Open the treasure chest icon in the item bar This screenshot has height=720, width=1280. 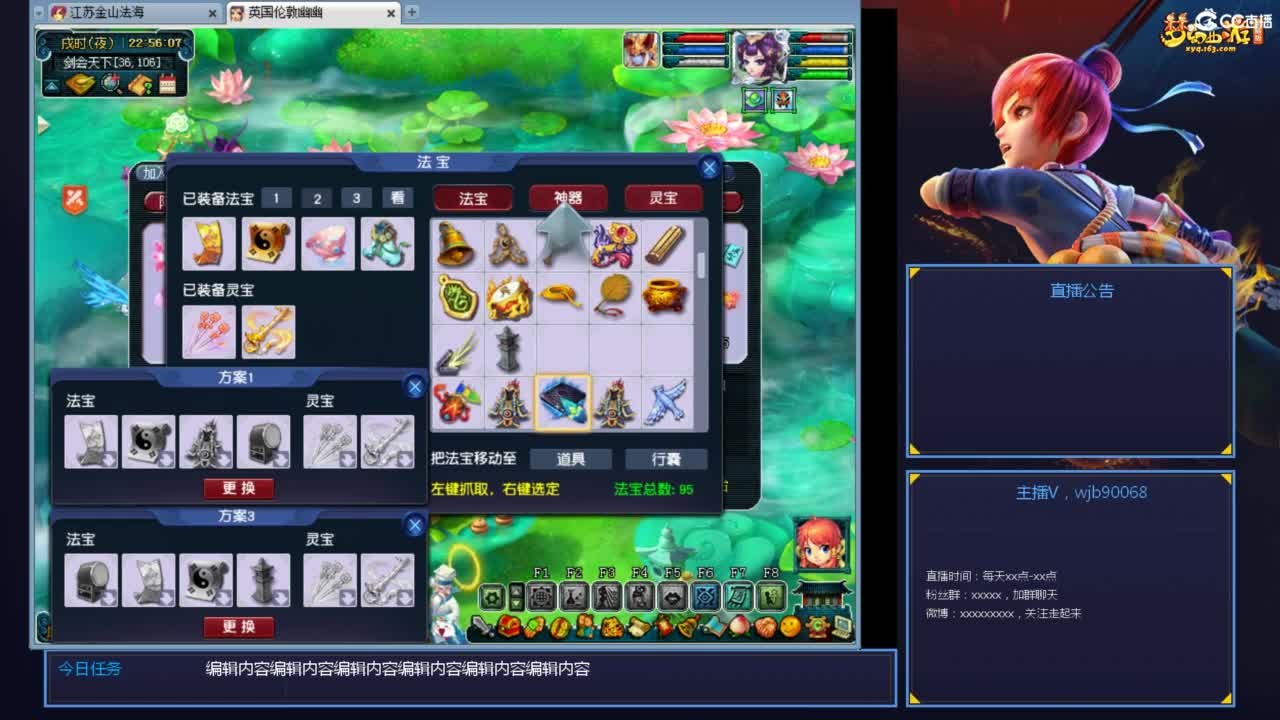[x=508, y=626]
